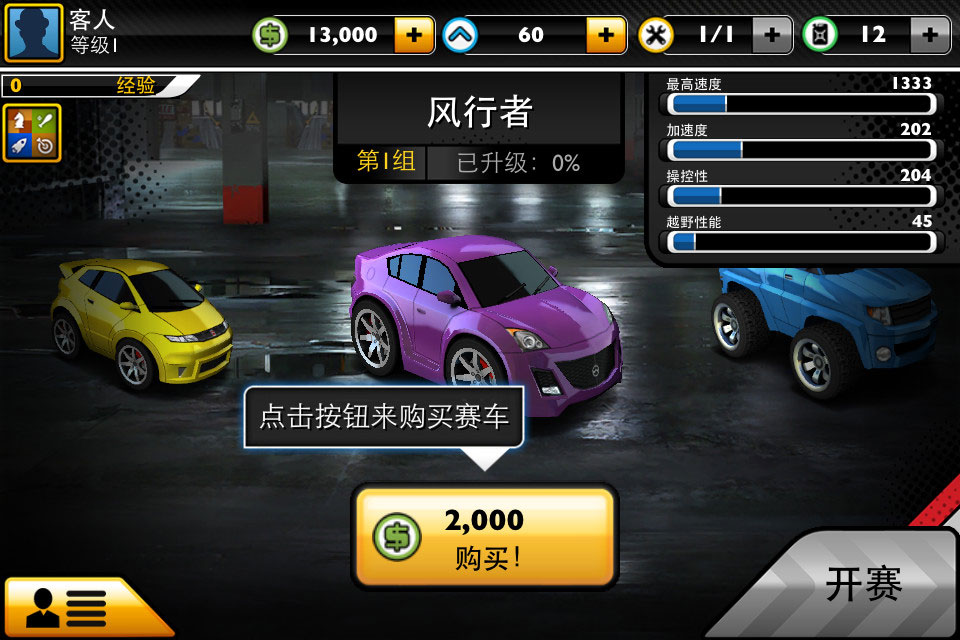This screenshot has height=640, width=960.
Task: Add more cash with the plus button
Action: [414, 35]
